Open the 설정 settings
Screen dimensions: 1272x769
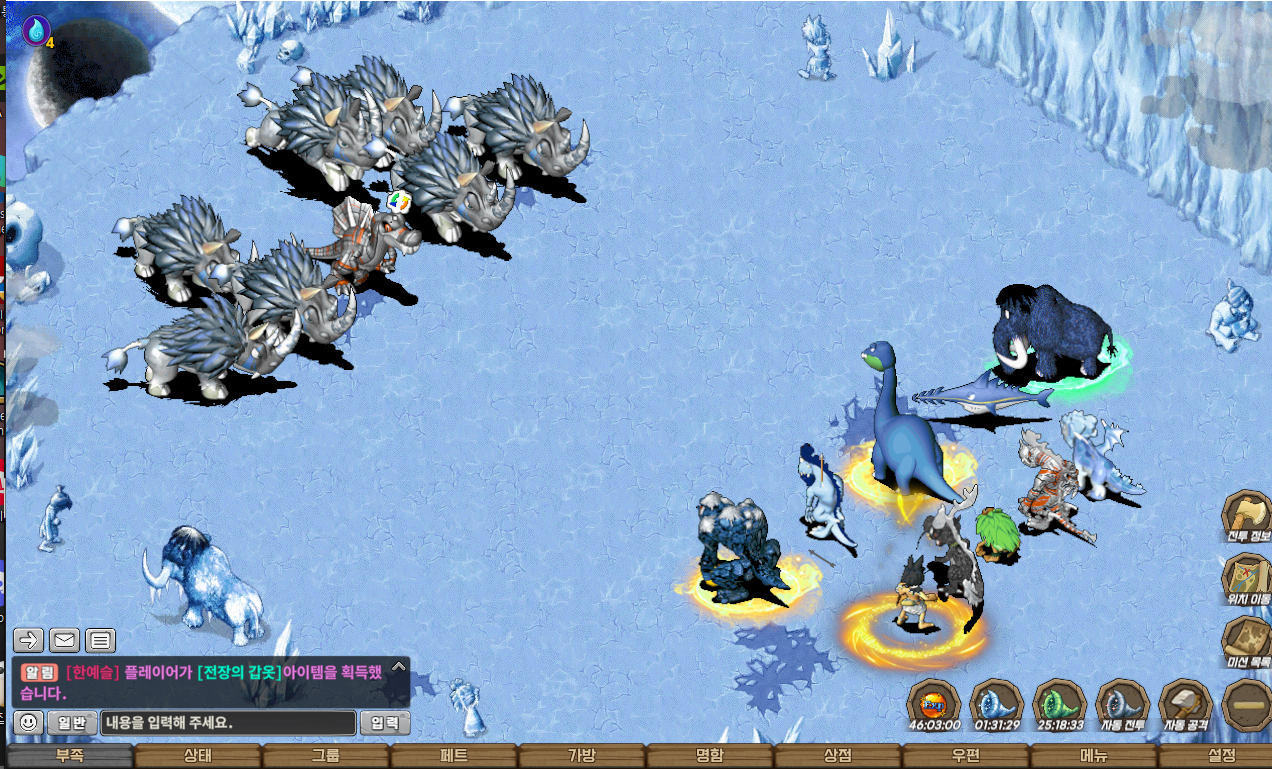pyautogui.click(x=1221, y=756)
